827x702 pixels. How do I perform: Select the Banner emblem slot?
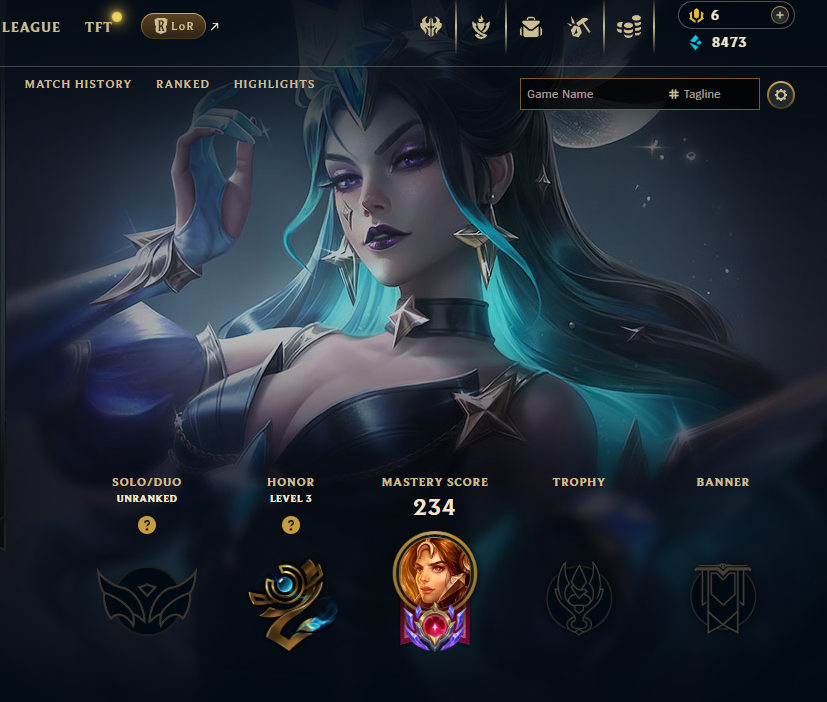(722, 598)
